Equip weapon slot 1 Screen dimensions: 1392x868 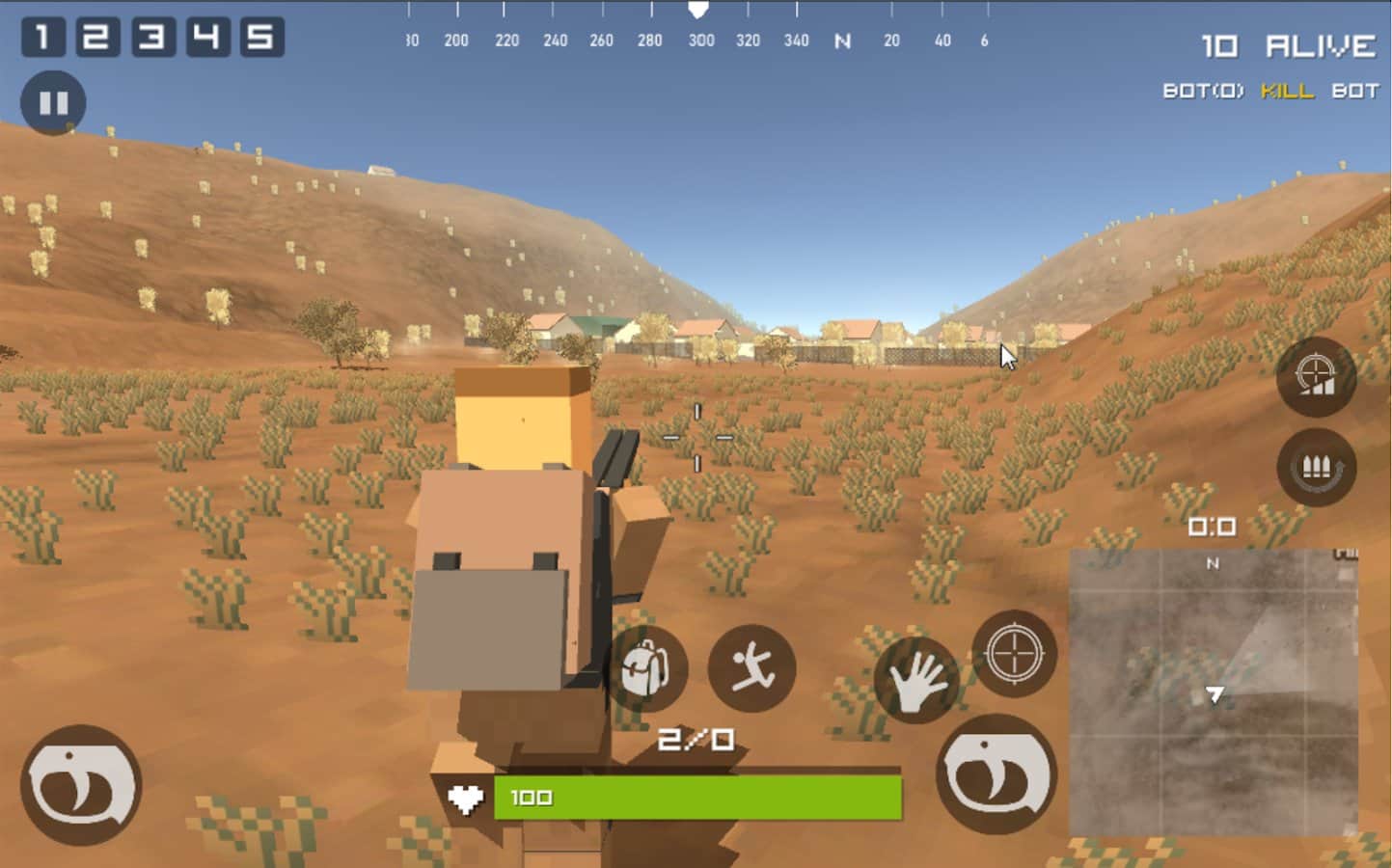coord(44,37)
